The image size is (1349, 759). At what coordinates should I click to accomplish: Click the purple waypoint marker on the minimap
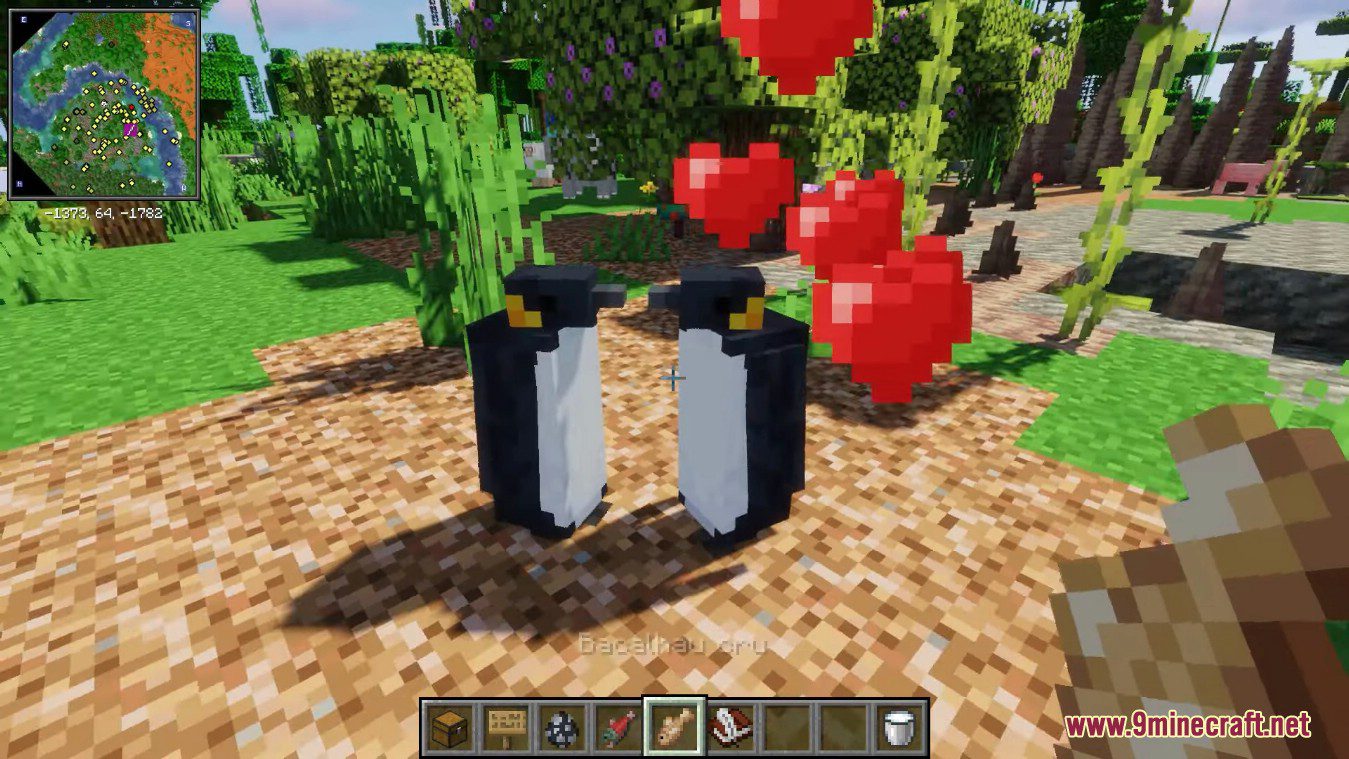[130, 129]
